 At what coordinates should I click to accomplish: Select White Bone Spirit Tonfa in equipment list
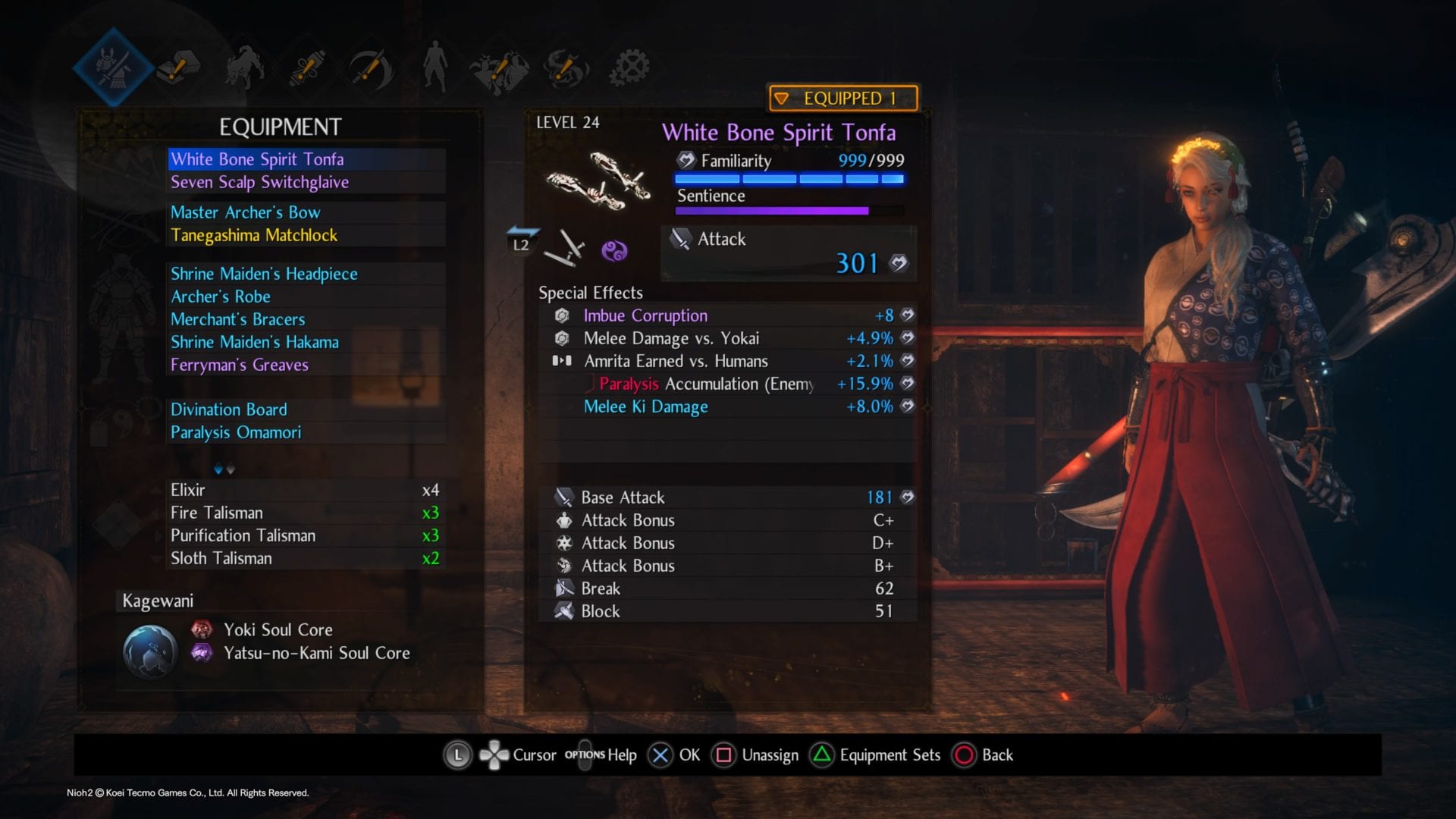pos(257,159)
